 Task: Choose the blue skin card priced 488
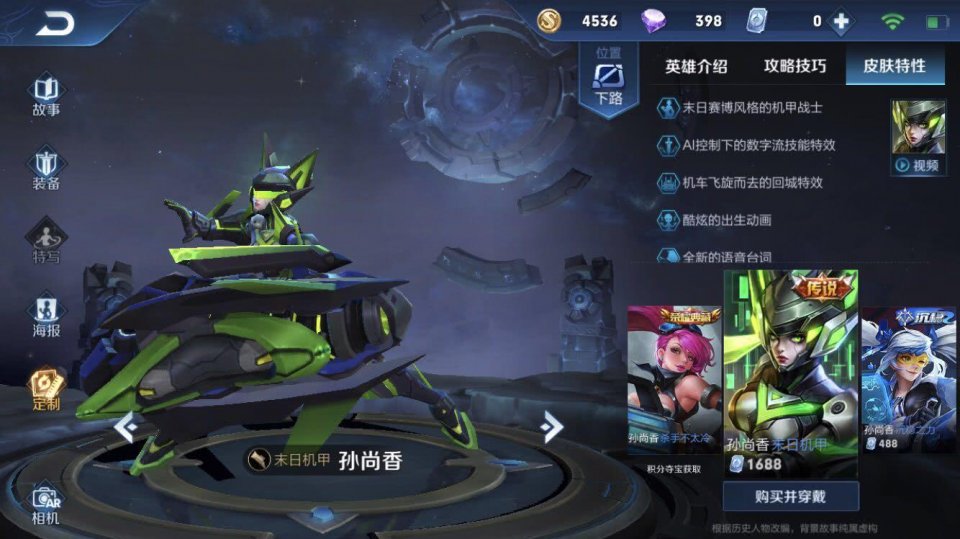click(x=908, y=380)
